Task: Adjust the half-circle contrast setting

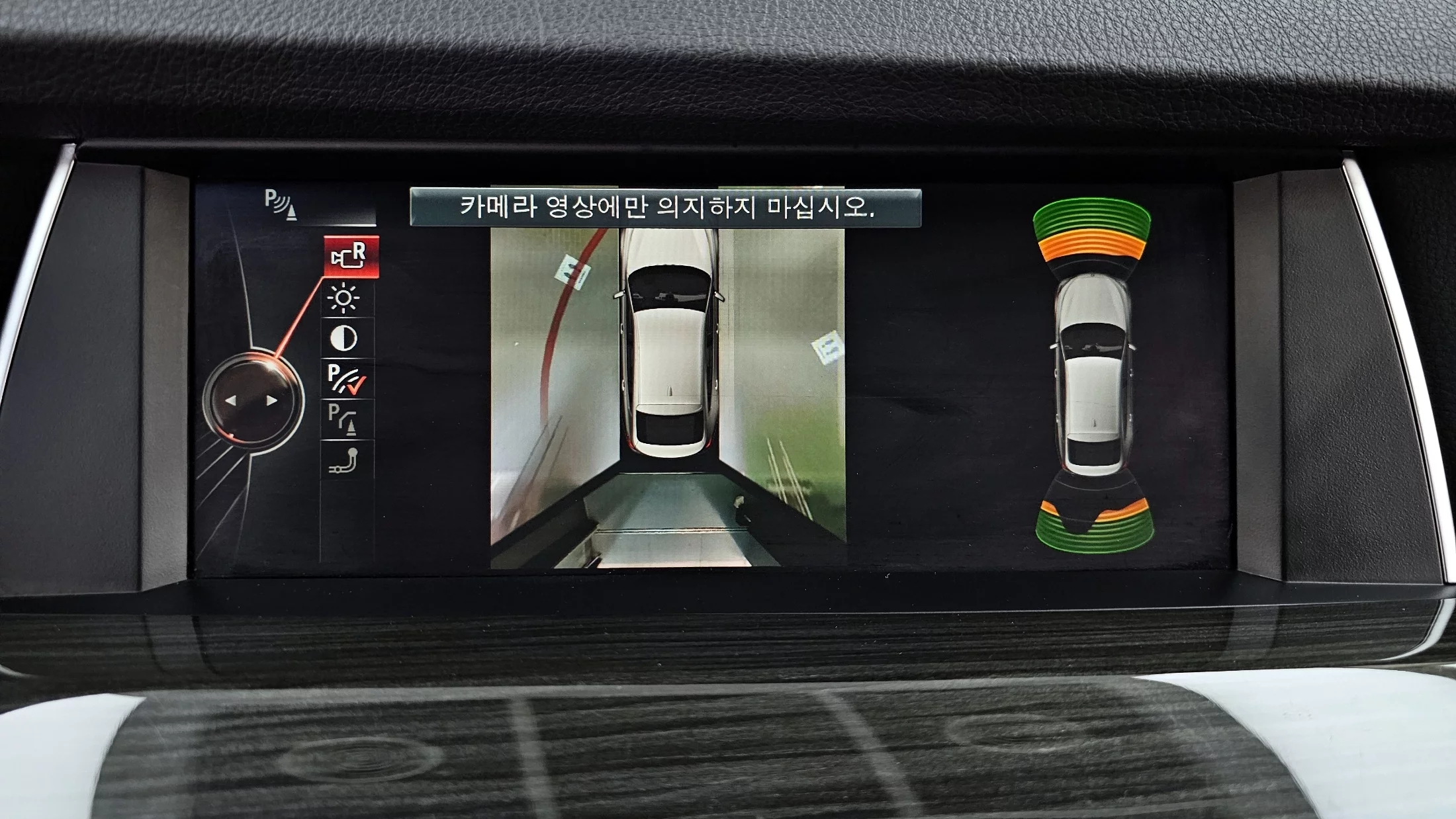Action: click(x=343, y=338)
